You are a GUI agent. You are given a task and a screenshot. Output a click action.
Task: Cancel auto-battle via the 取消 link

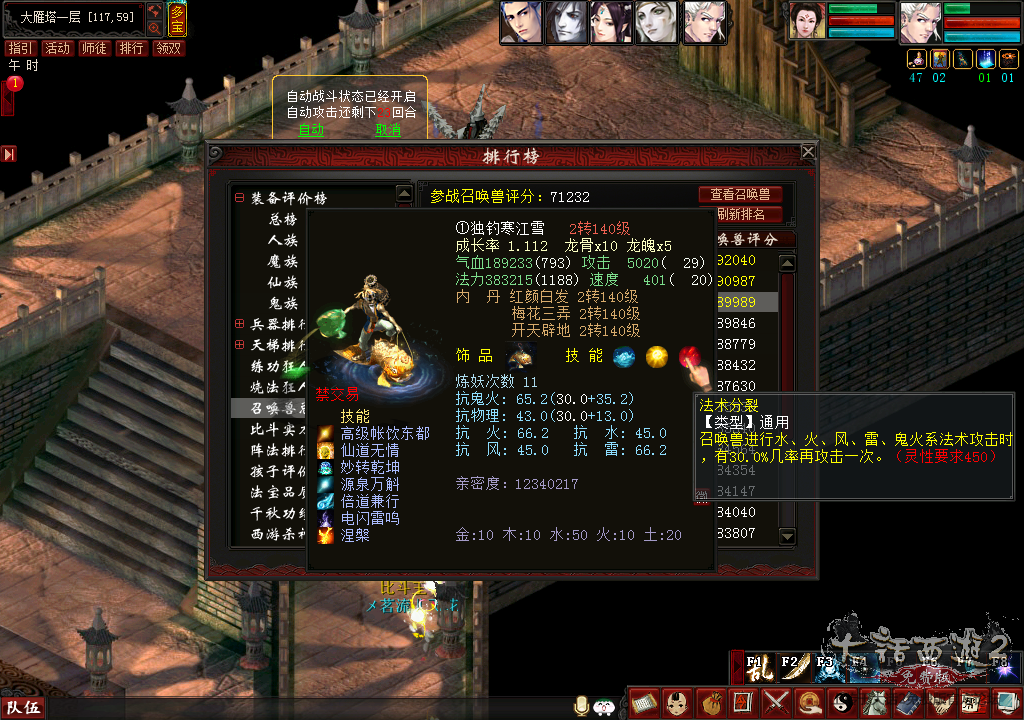388,130
